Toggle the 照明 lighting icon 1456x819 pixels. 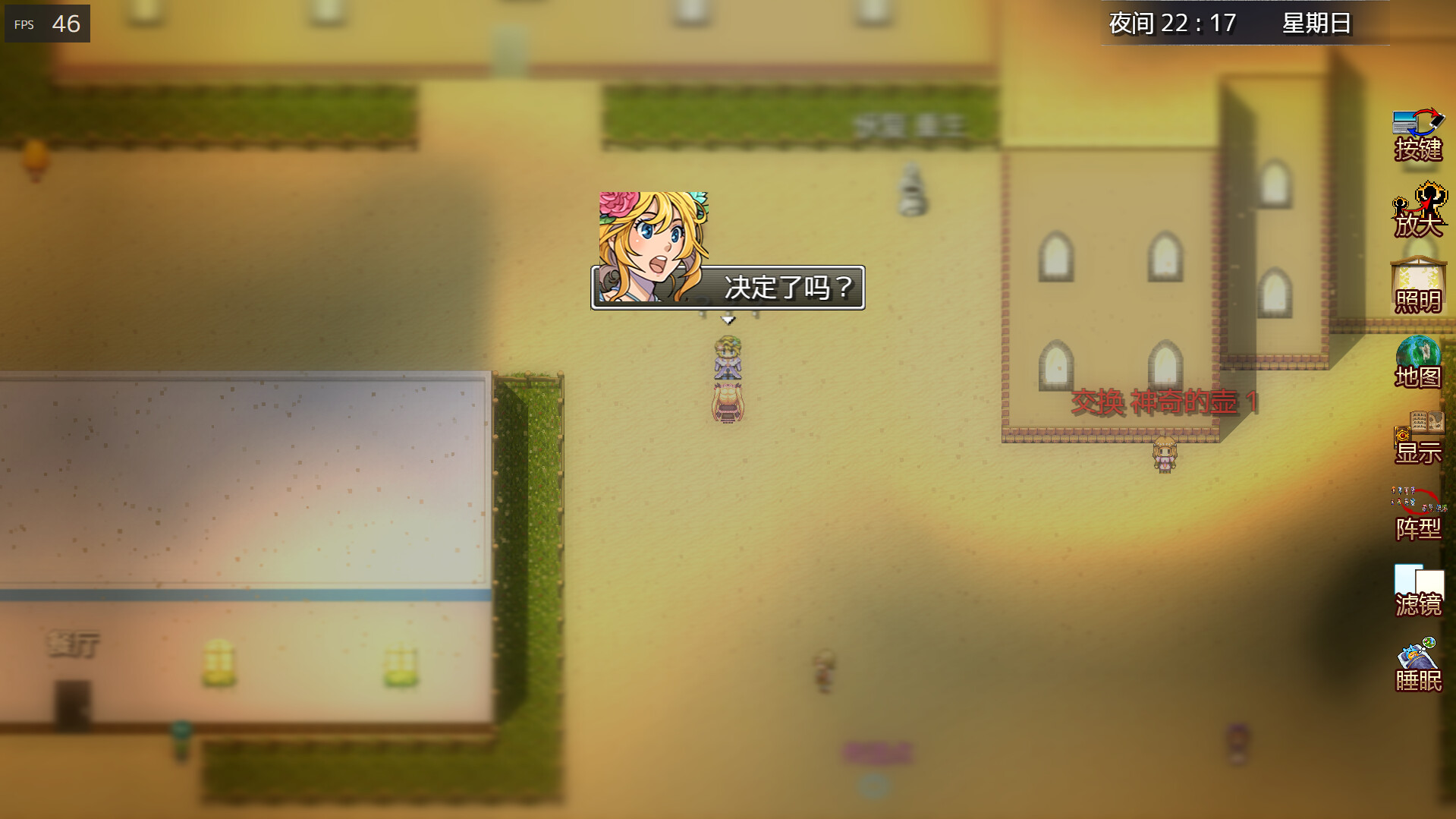tap(1418, 288)
